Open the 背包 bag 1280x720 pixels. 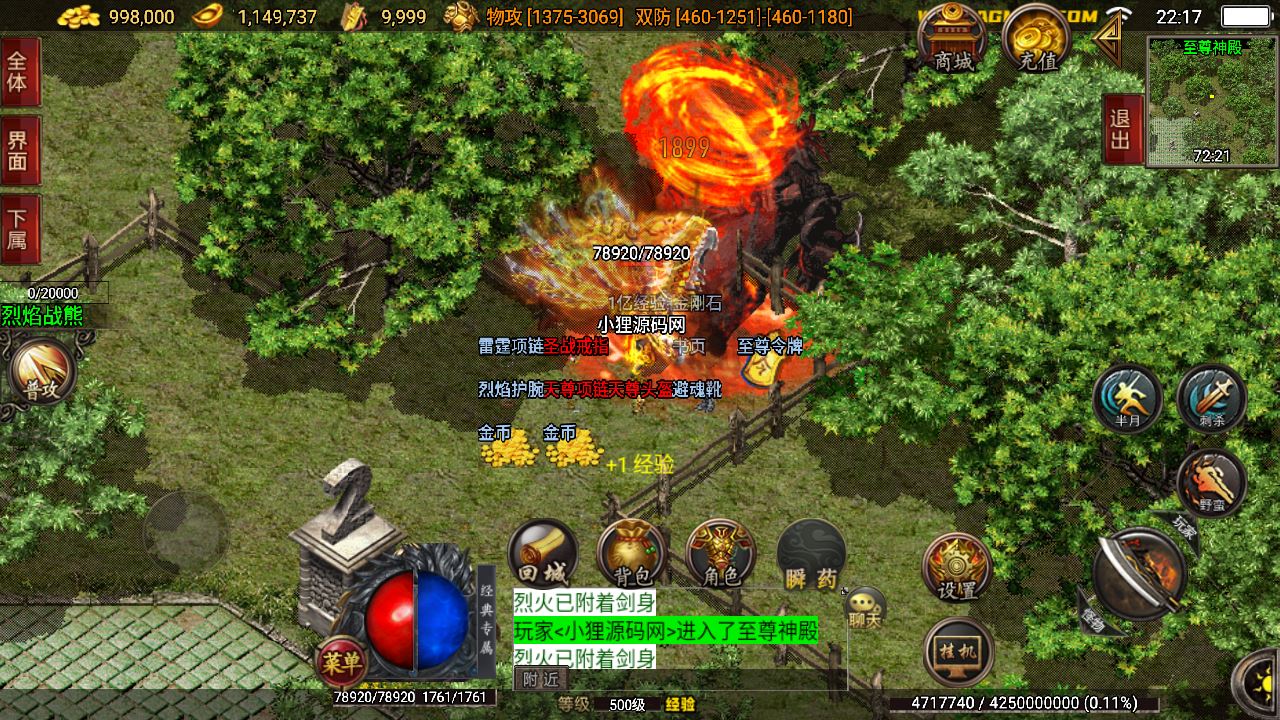click(x=632, y=554)
